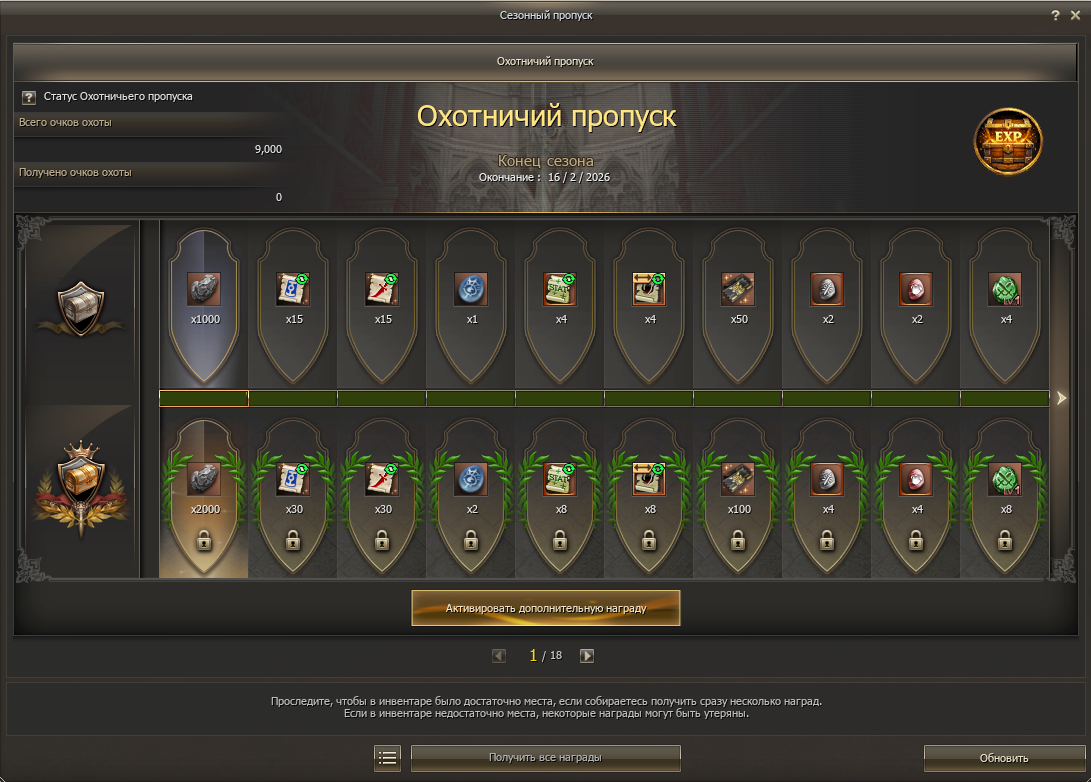
Task: Close the Season Pass window
Action: click(x=1075, y=15)
